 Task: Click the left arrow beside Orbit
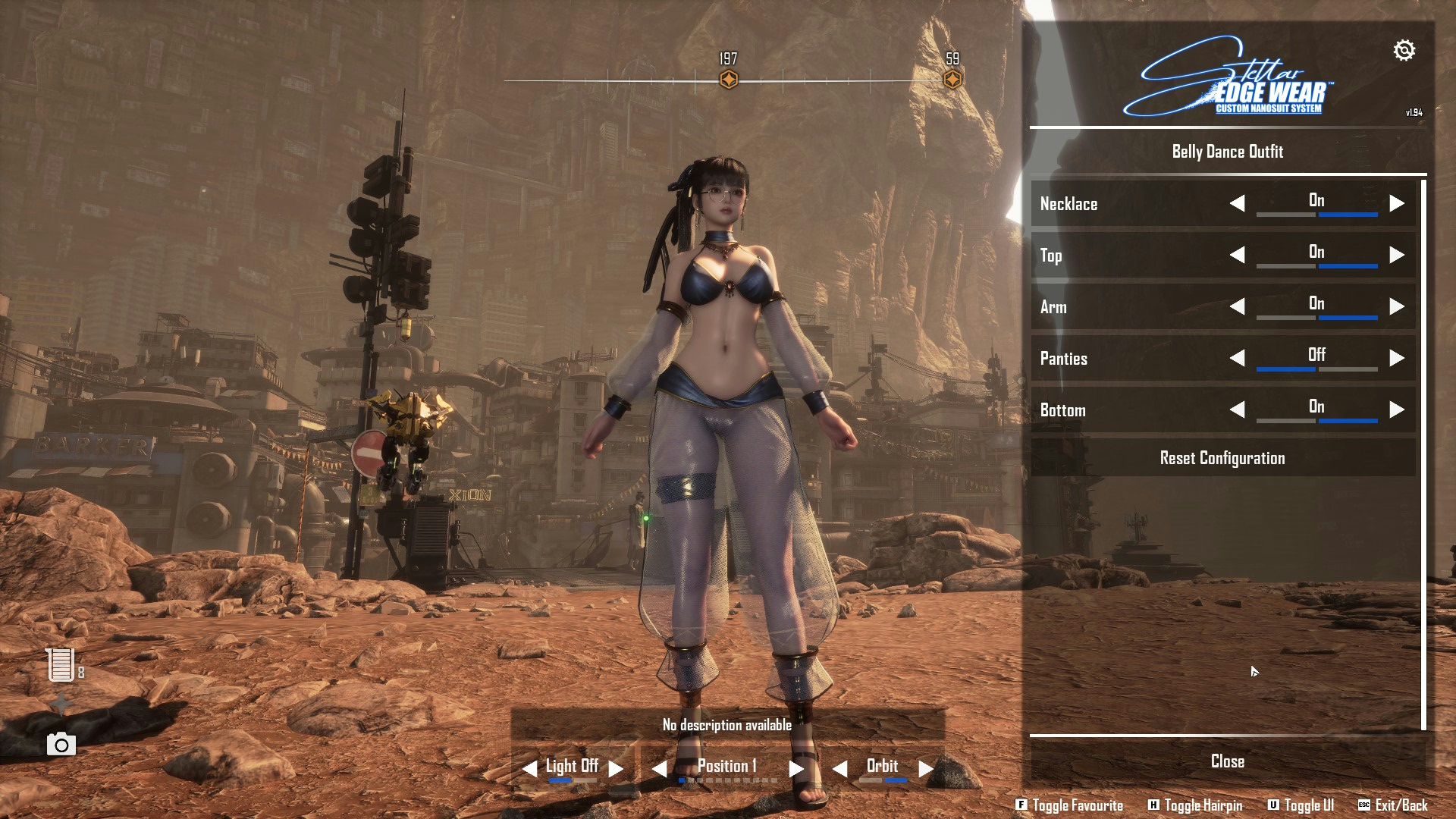[839, 768]
